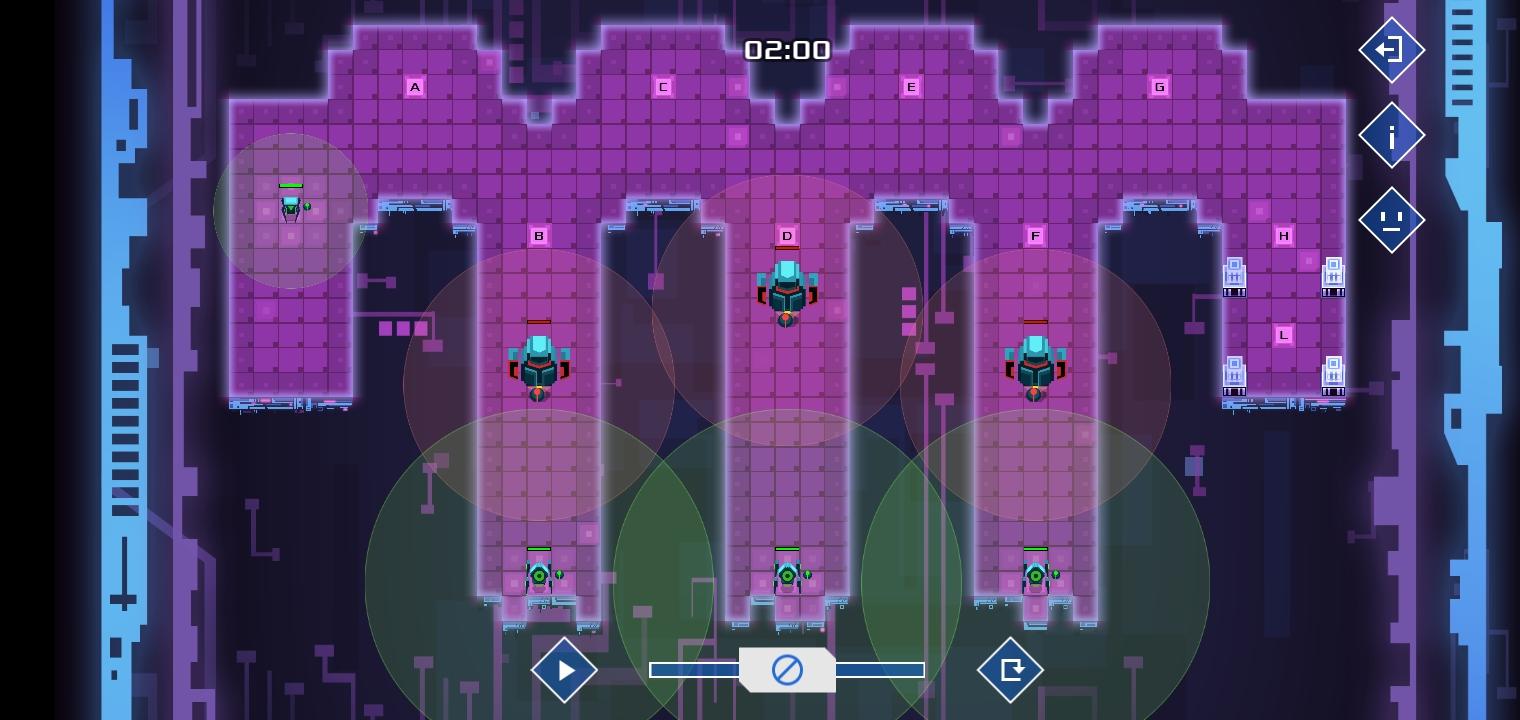Click the smiley face feedback icon
The height and width of the screenshot is (720, 1520).
[x=1392, y=219]
